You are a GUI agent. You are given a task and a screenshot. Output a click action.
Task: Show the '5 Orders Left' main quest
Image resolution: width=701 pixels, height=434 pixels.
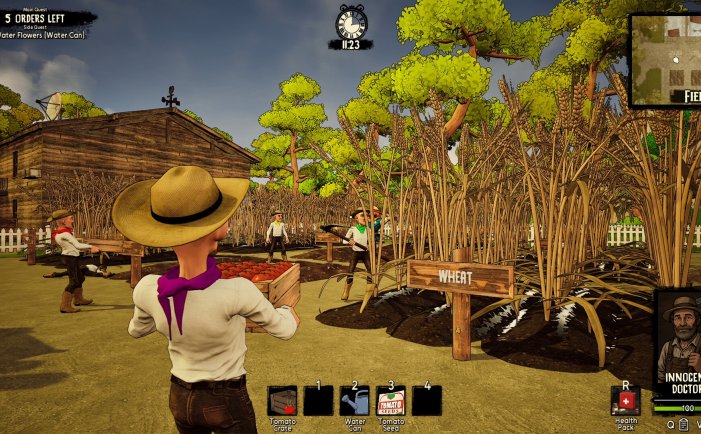tap(48, 18)
